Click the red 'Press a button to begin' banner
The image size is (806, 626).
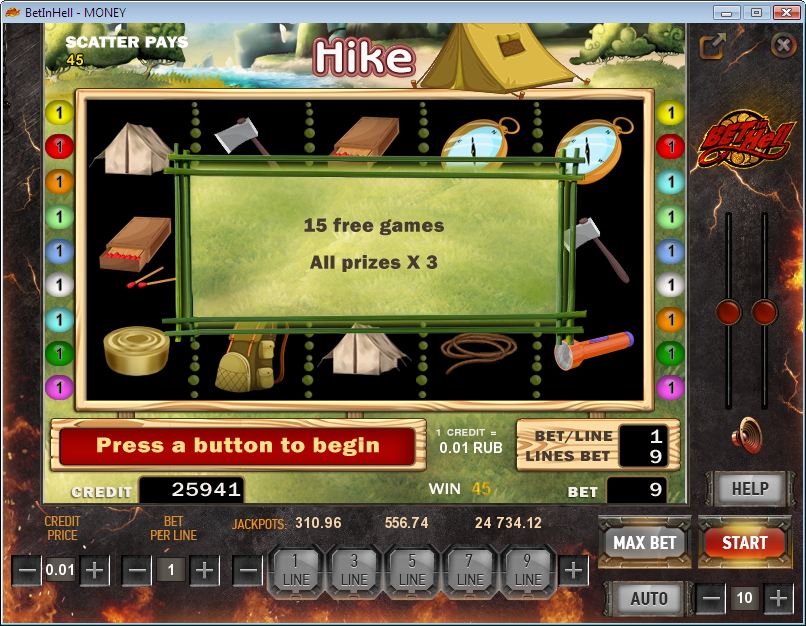pyautogui.click(x=237, y=446)
